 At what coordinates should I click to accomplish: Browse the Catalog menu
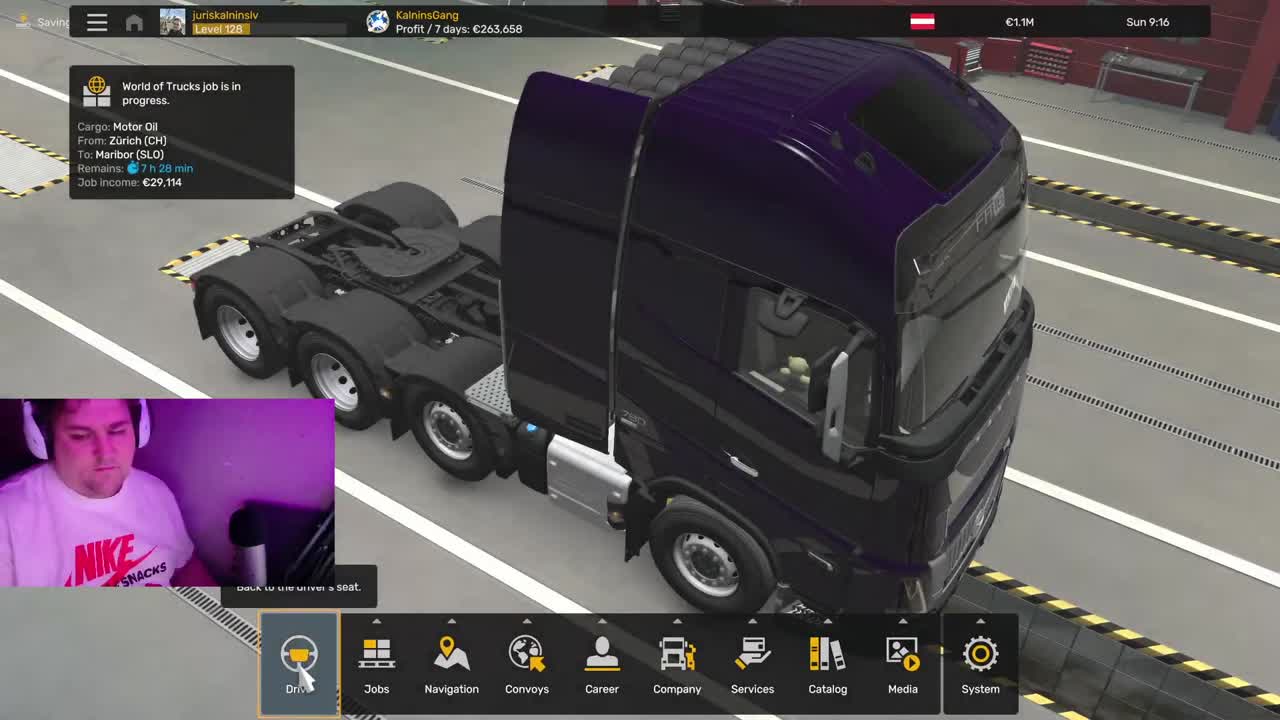[827, 664]
